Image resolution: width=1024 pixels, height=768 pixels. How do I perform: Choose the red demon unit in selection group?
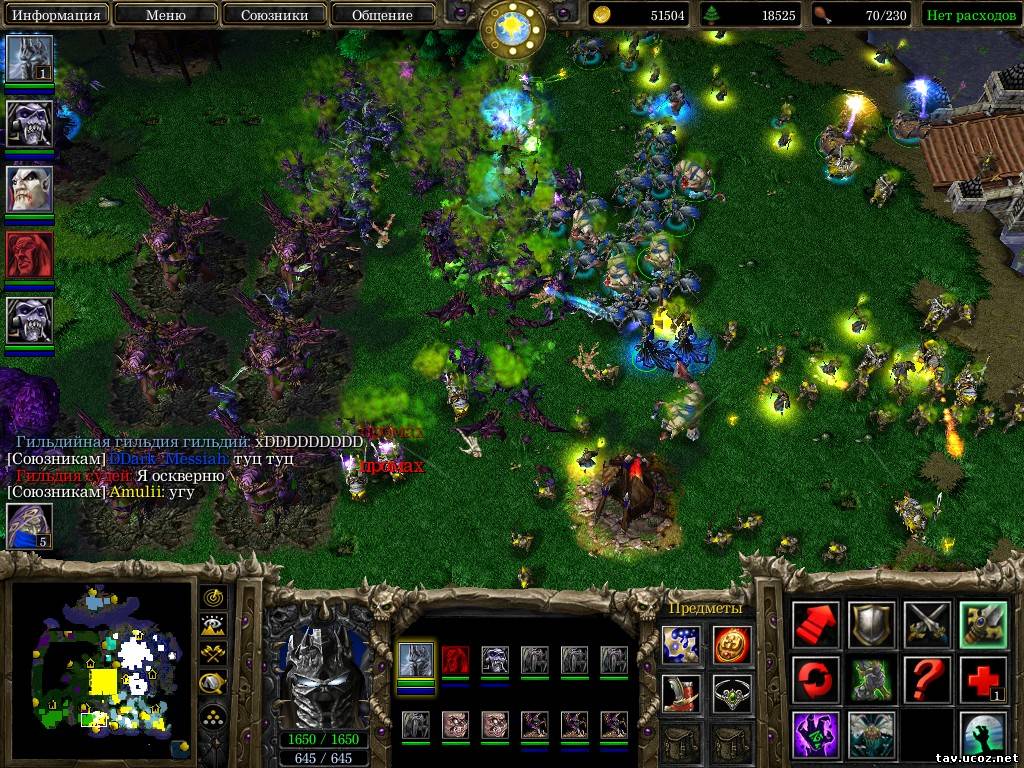coord(455,660)
